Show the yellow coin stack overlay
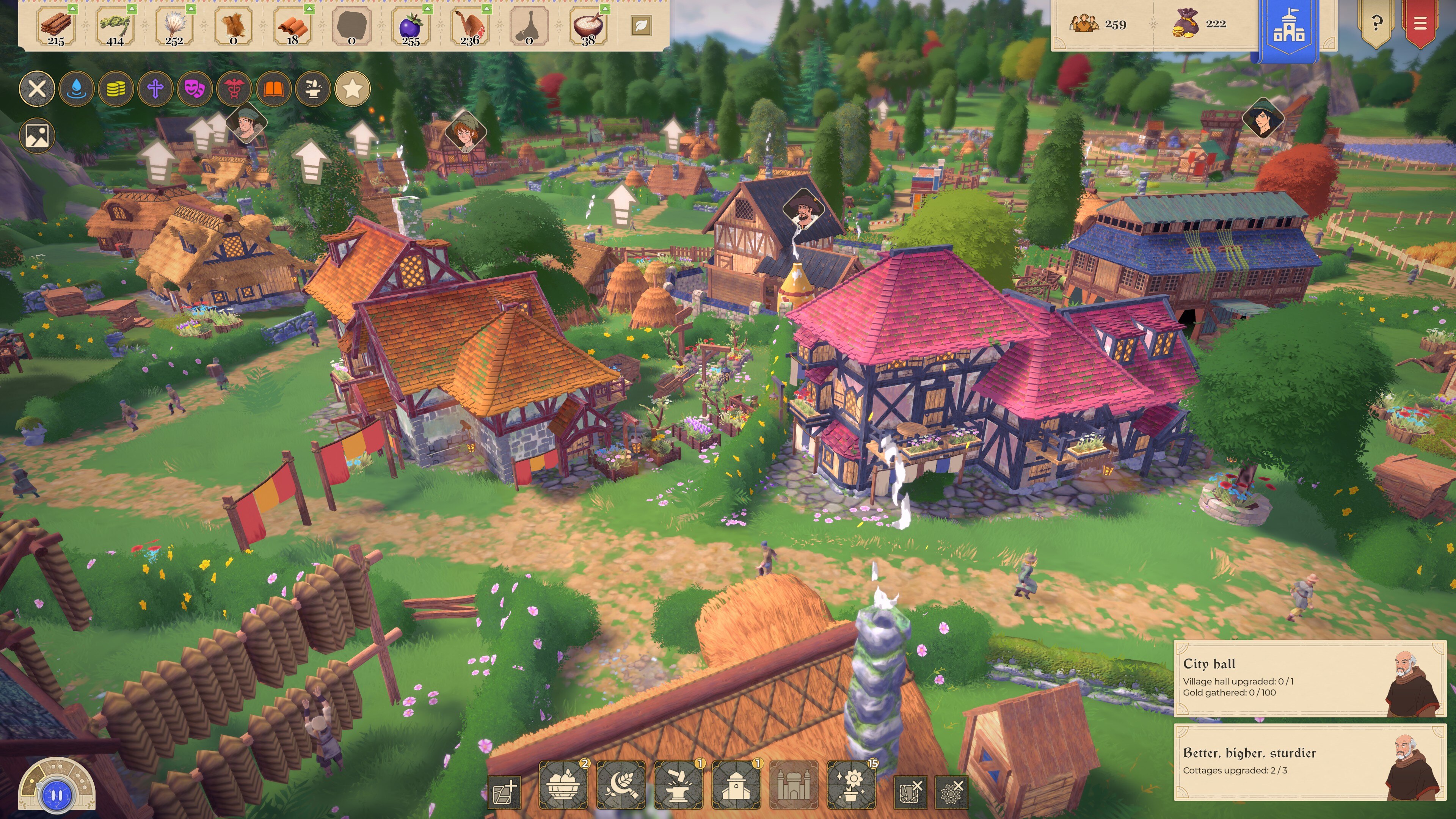1456x819 pixels. point(116,89)
